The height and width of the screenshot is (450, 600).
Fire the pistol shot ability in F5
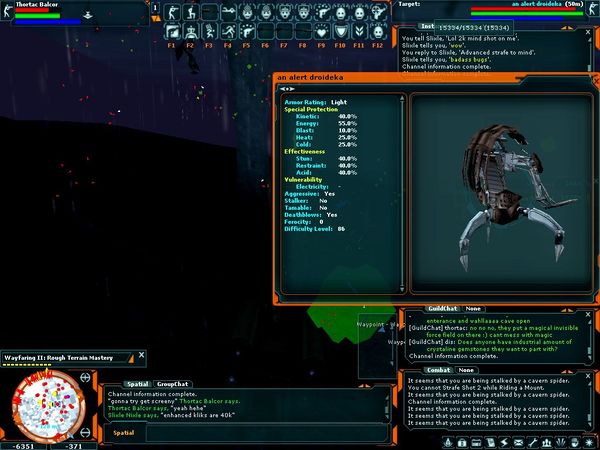click(x=247, y=32)
